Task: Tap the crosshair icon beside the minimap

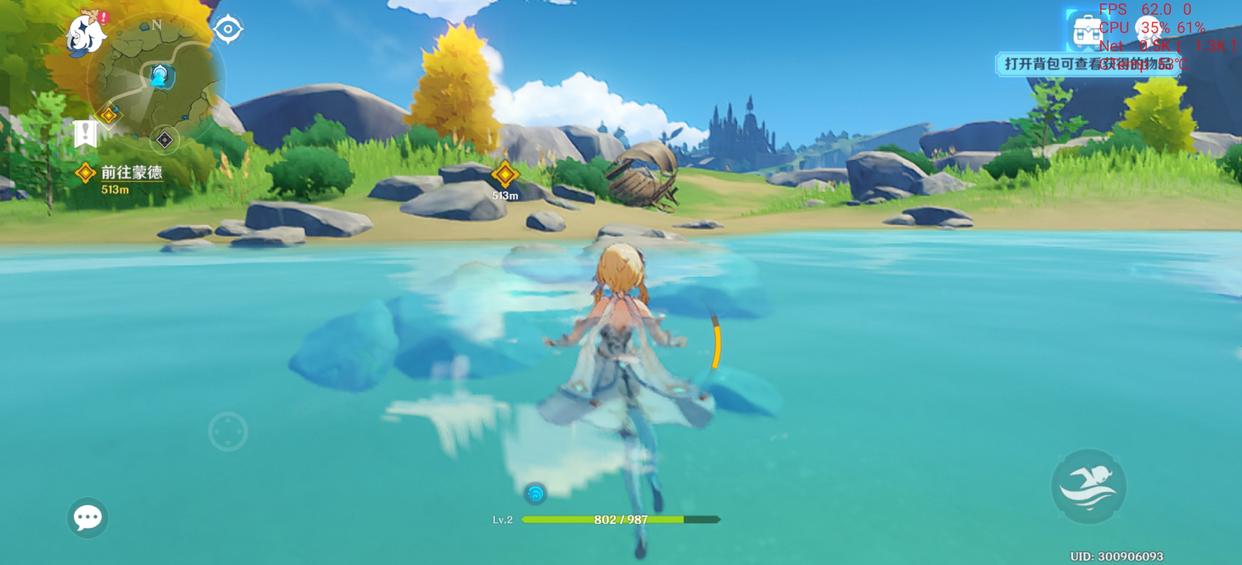Action: click(228, 30)
